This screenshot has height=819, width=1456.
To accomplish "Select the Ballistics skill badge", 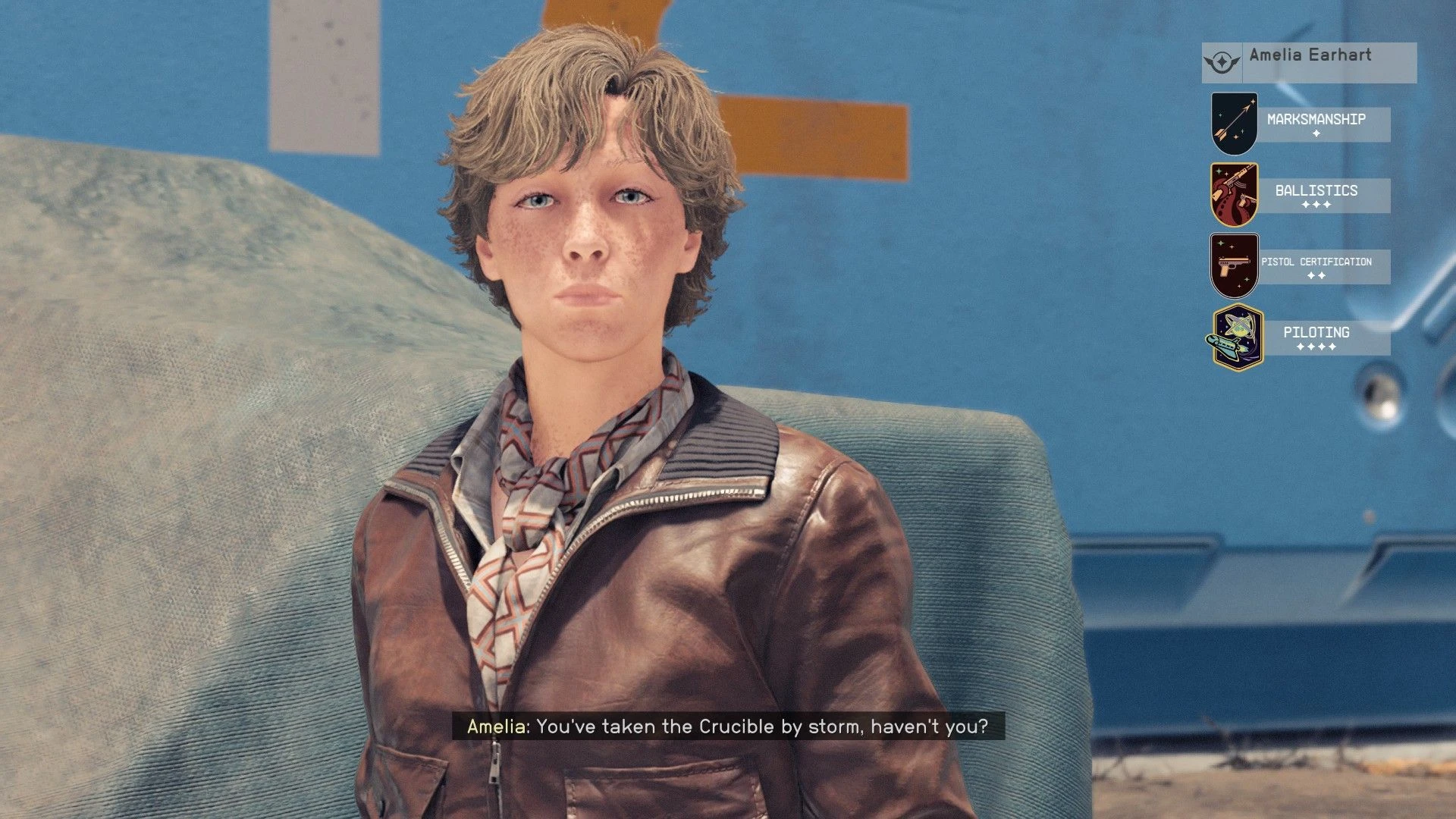I will tap(1234, 195).
